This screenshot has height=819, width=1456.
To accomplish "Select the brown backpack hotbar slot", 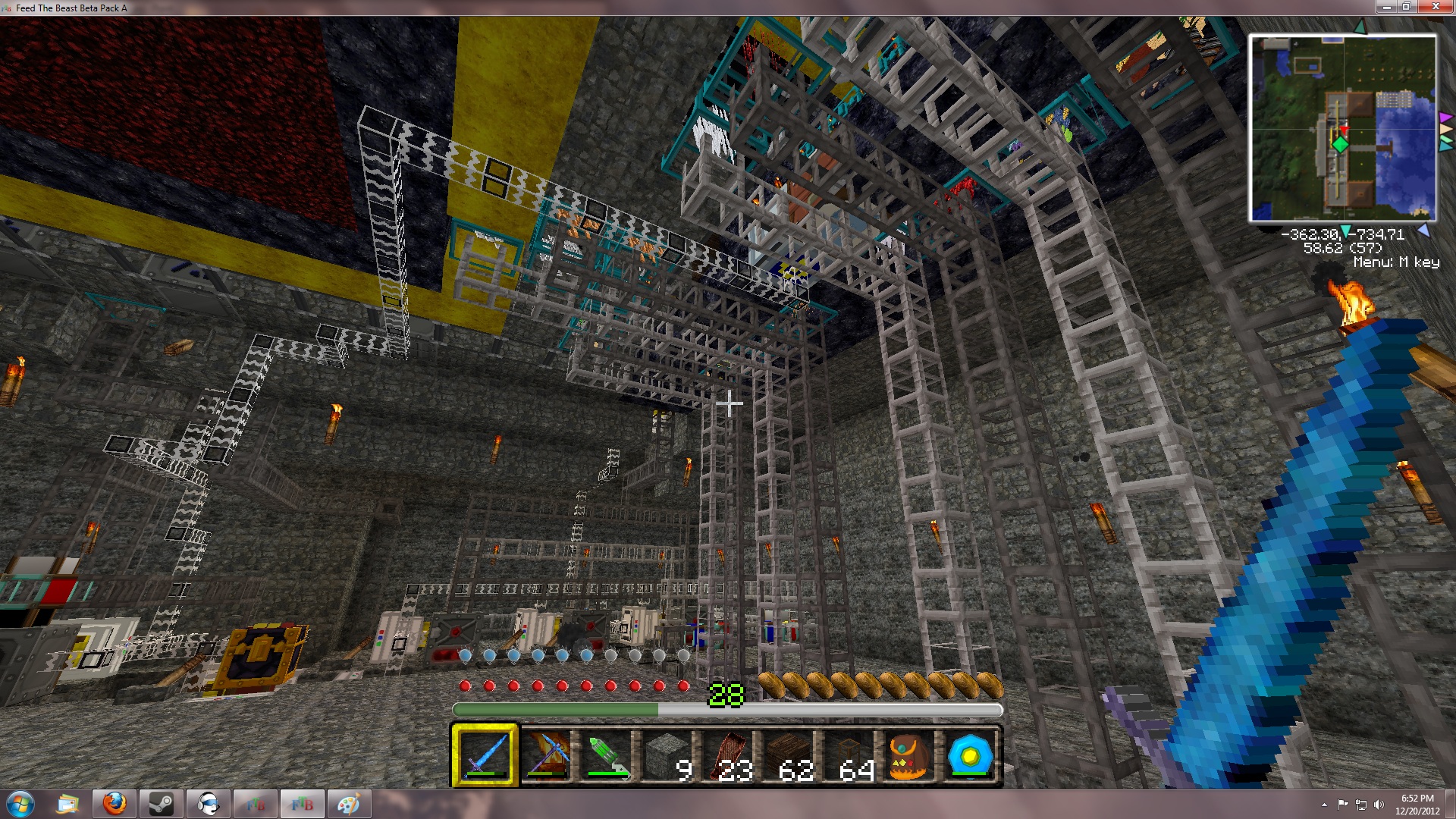I will point(909,755).
